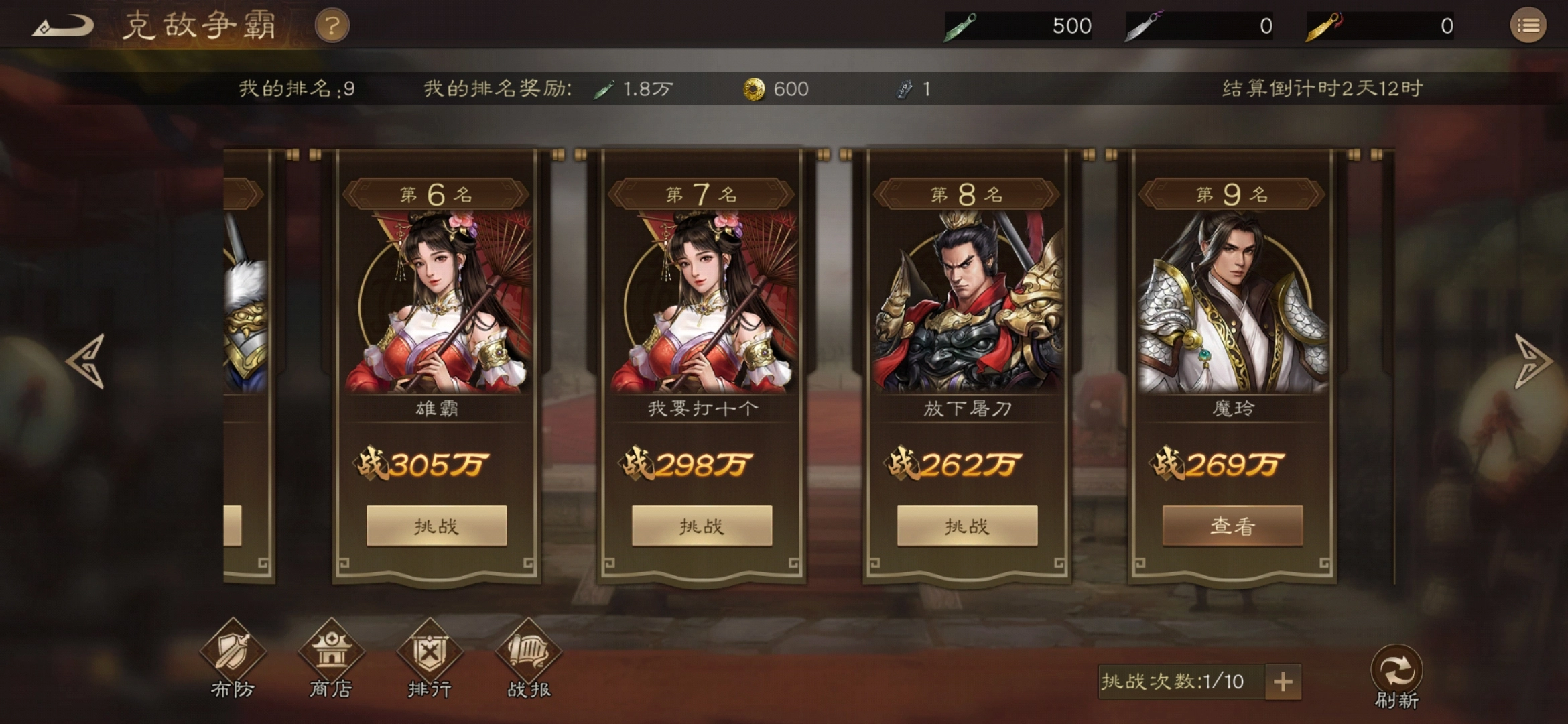Open the help question mark
1568x724 pixels.
pyautogui.click(x=332, y=27)
